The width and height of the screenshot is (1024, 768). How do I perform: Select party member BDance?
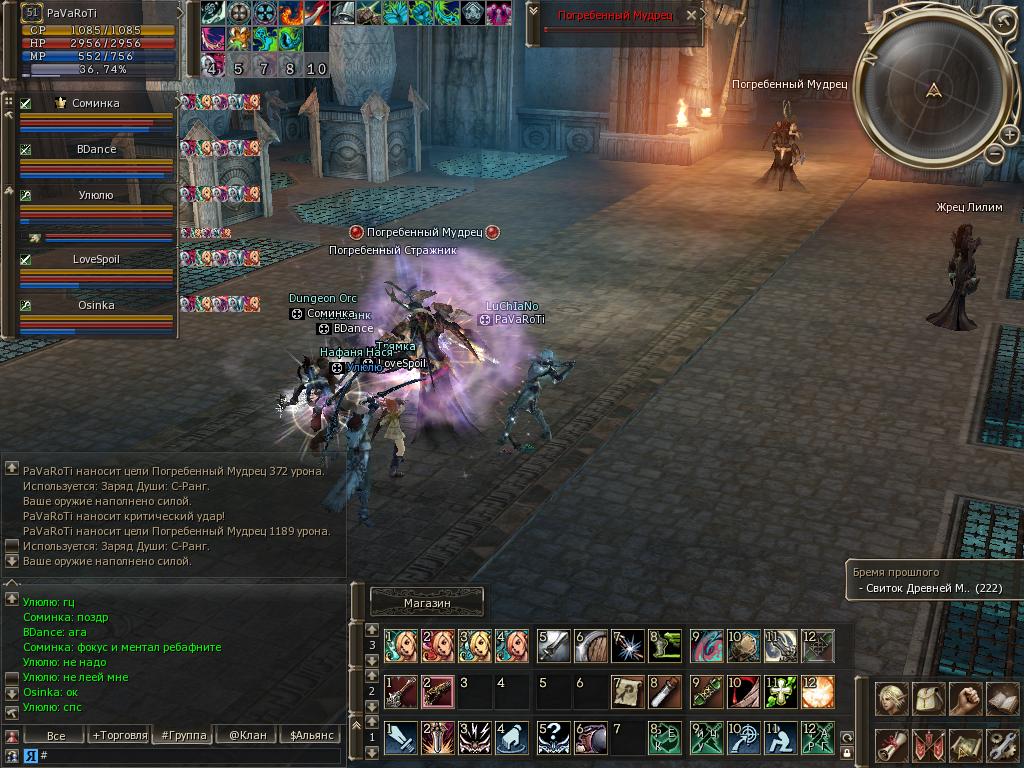coord(96,149)
